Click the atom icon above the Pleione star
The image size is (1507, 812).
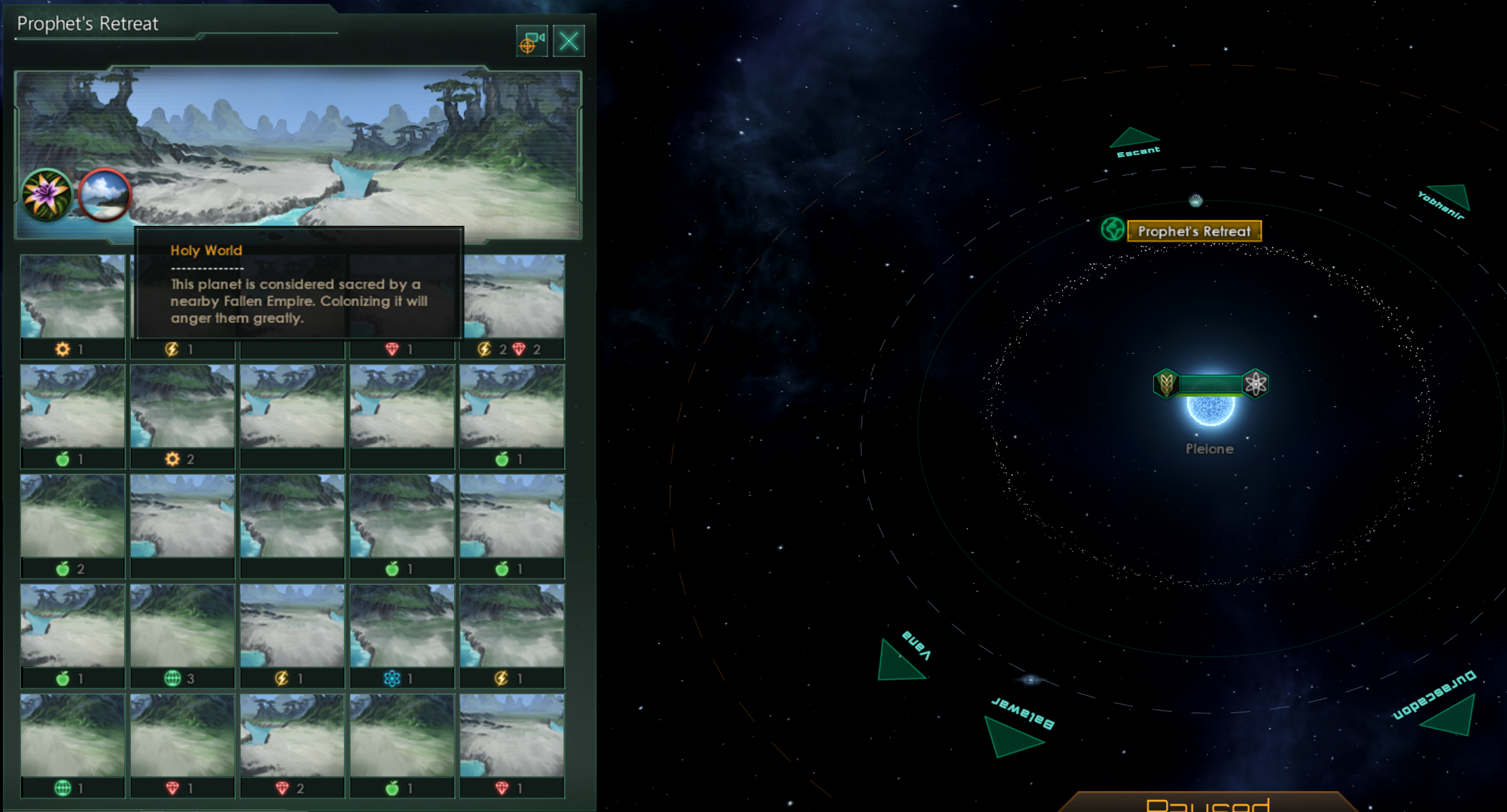[x=1256, y=383]
